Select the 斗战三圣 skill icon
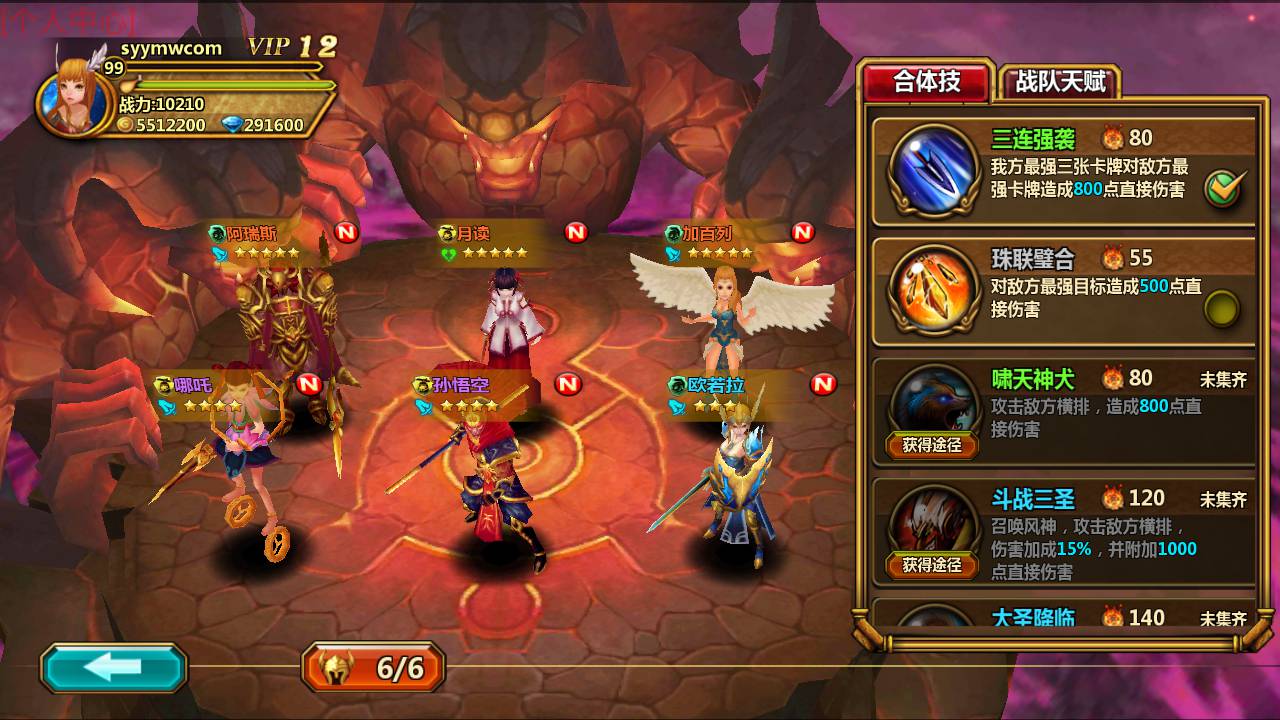Viewport: 1280px width, 720px height. [x=931, y=520]
